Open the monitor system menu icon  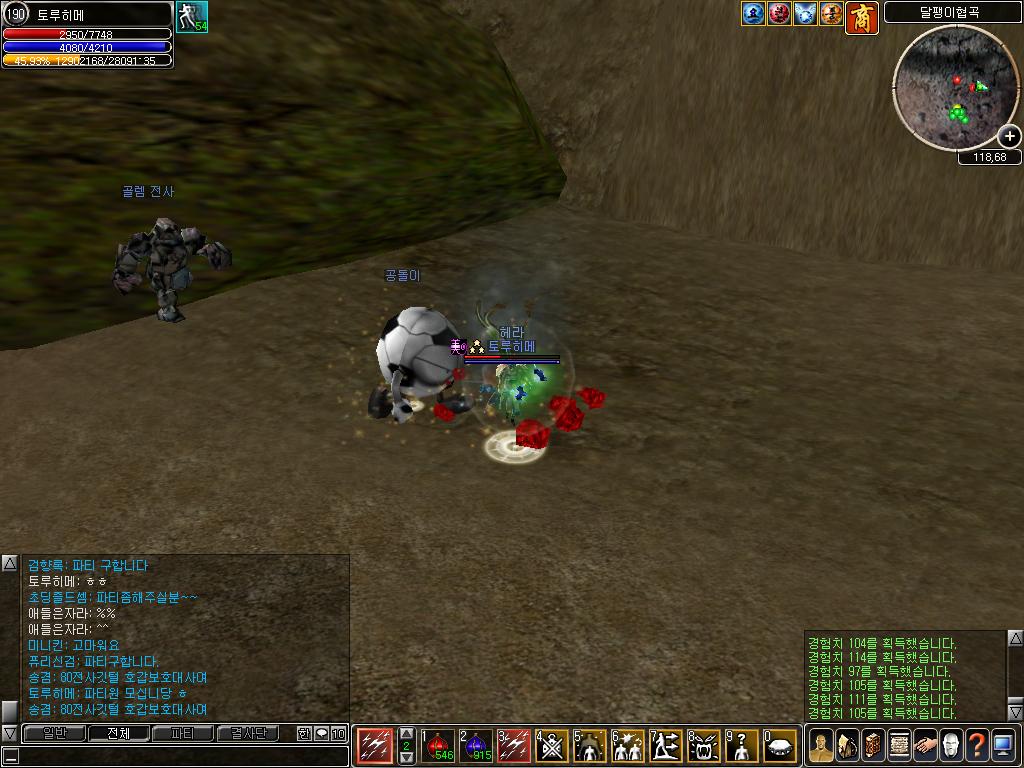coord(1003,745)
